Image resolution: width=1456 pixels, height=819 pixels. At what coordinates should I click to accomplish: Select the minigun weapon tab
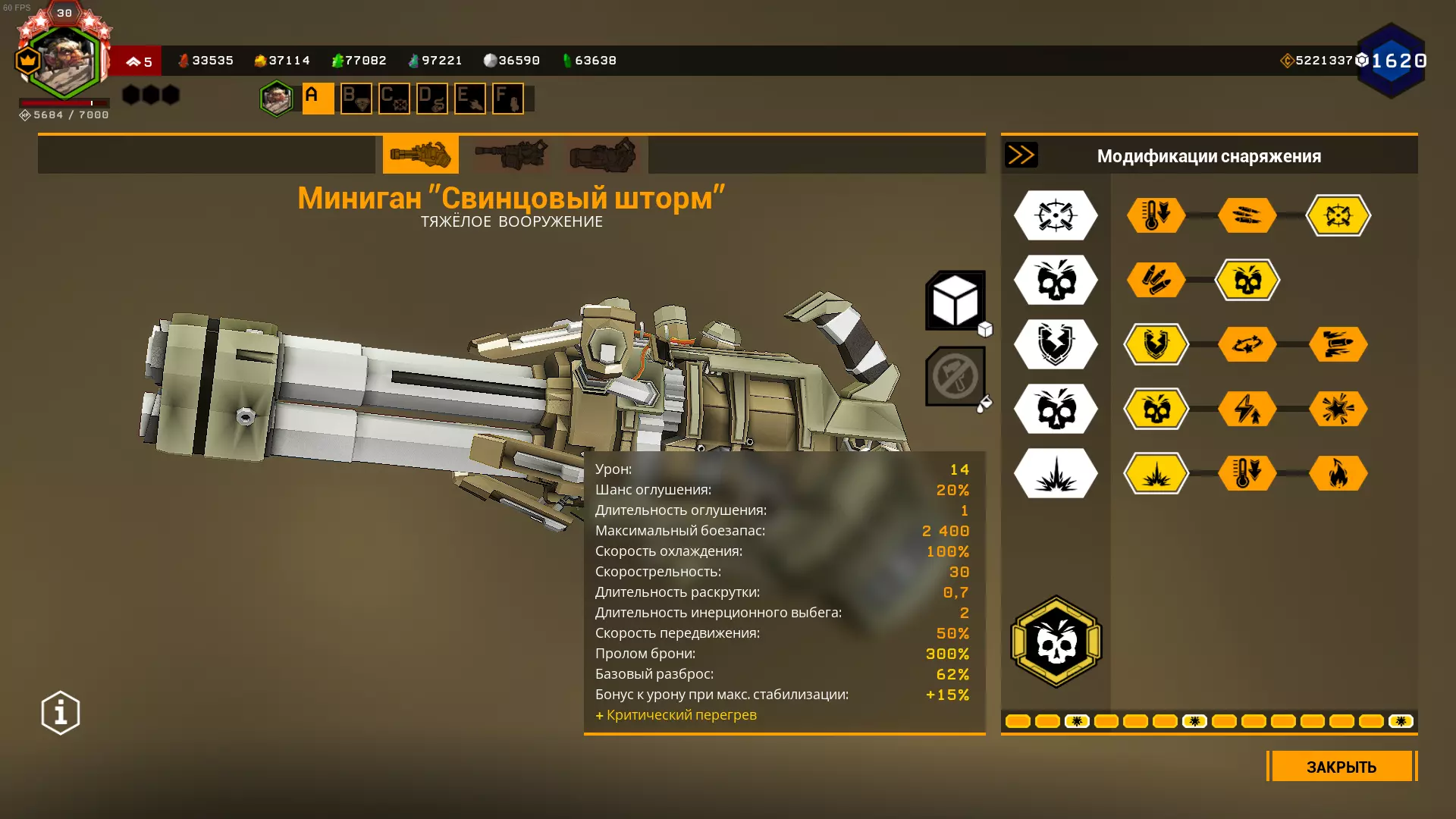[420, 155]
